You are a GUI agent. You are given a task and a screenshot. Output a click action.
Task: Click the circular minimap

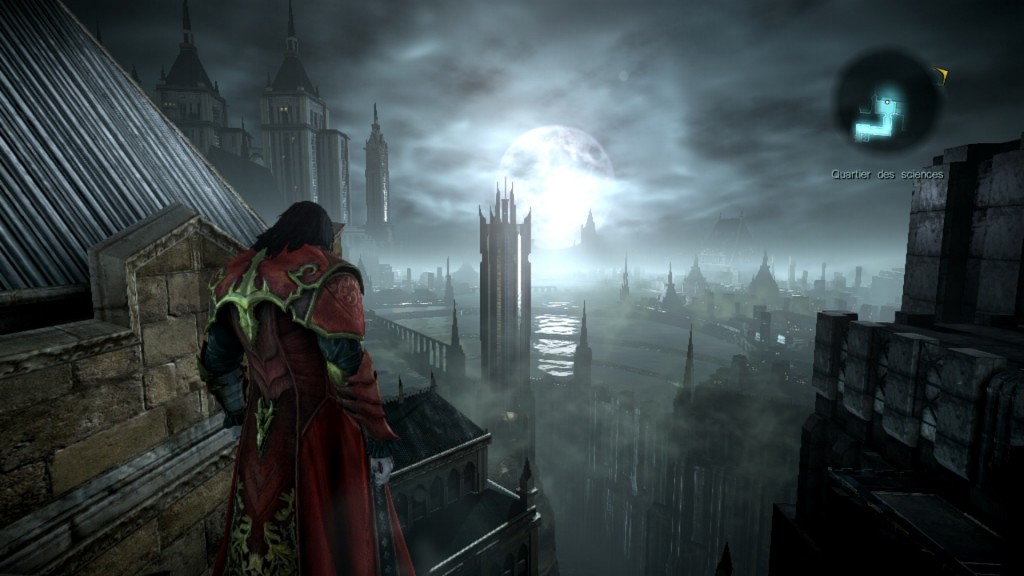[x=885, y=103]
